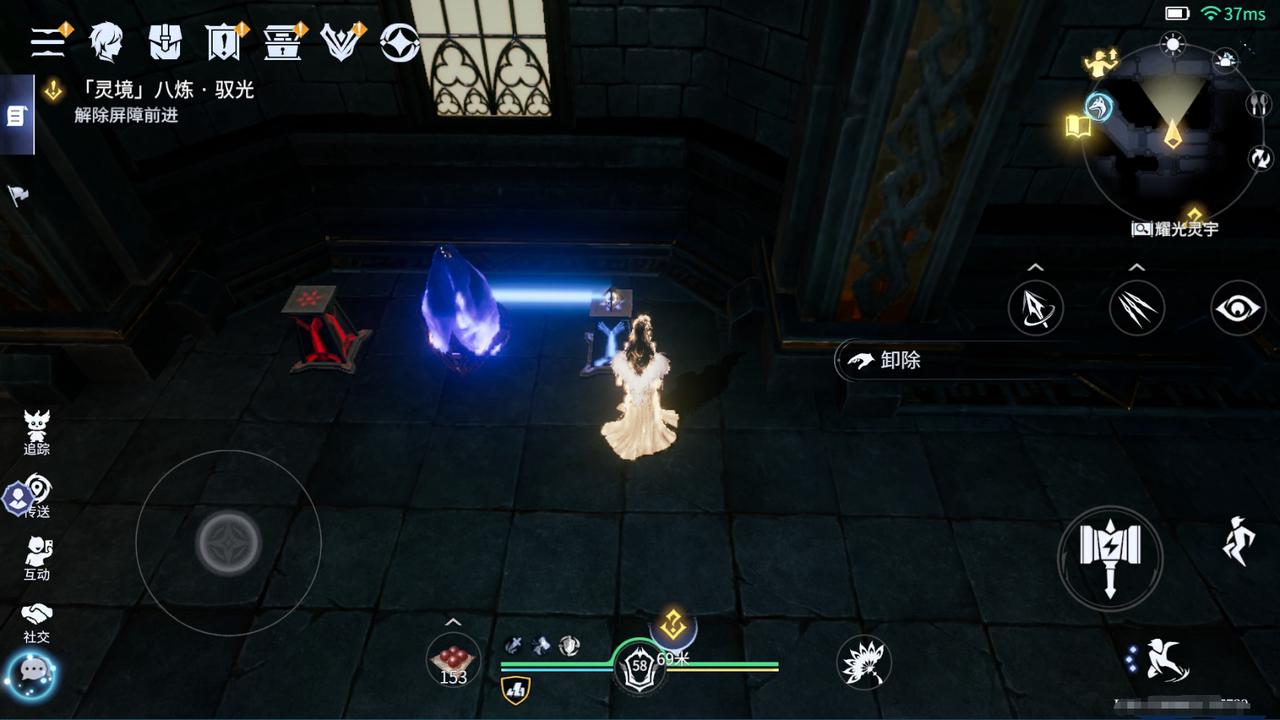Activate the triple claw slash skill

tap(1137, 308)
